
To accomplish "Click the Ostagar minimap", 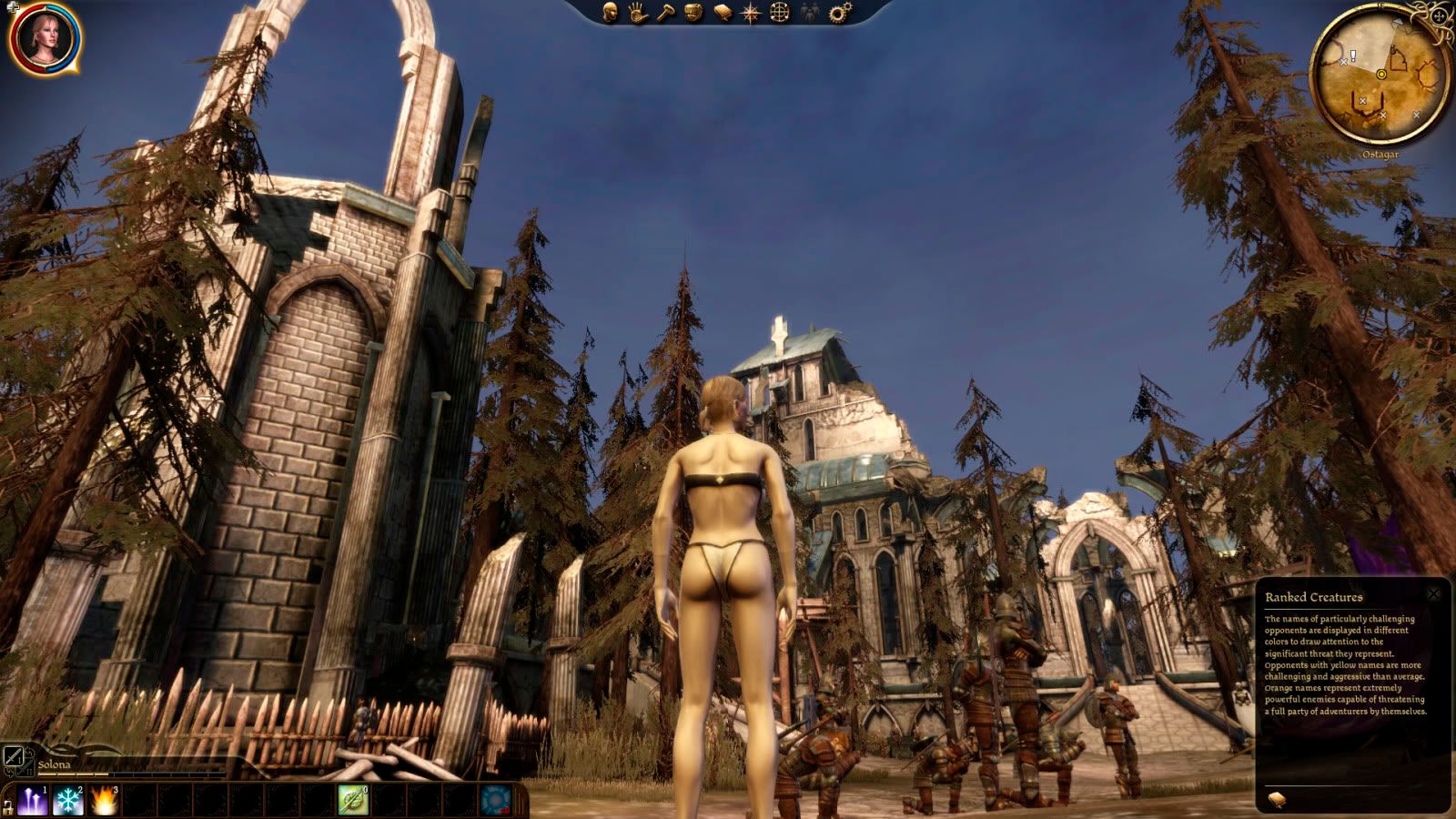I will [1380, 76].
